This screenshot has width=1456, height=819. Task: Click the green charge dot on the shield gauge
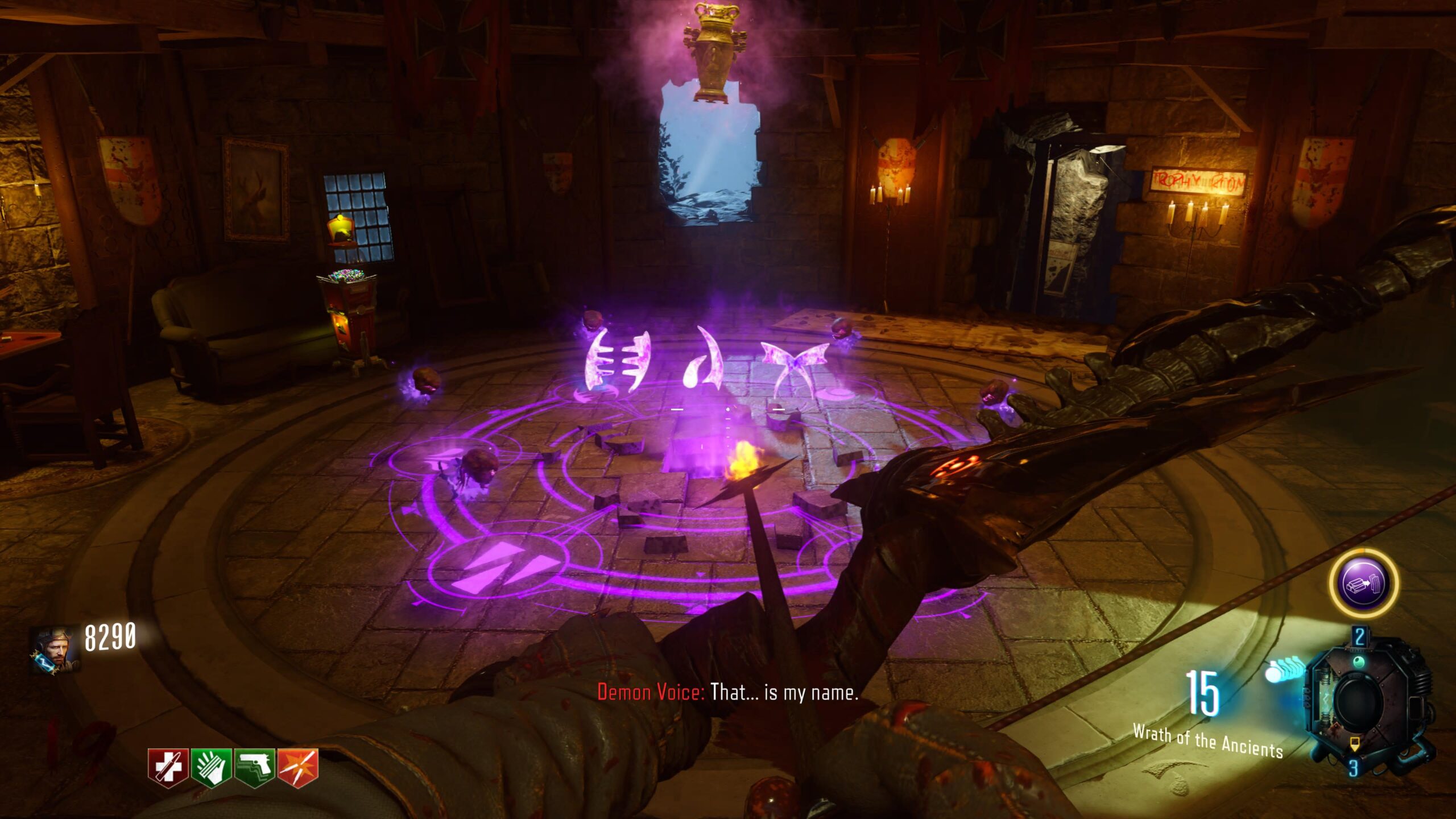pos(1359,662)
